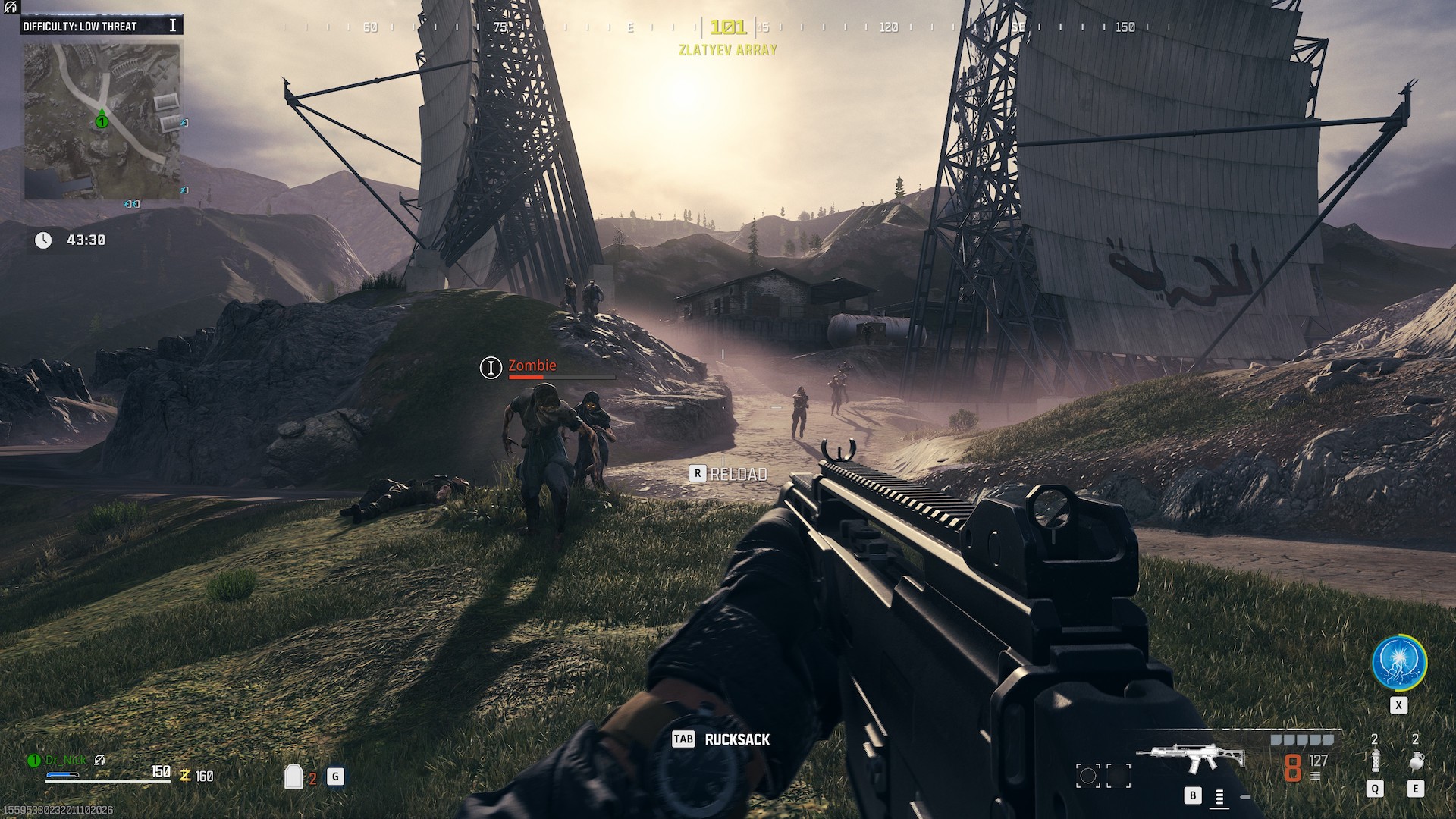This screenshot has height=819, width=1456.
Task: Click the yellow Essence currency icon
Action: coord(184,776)
